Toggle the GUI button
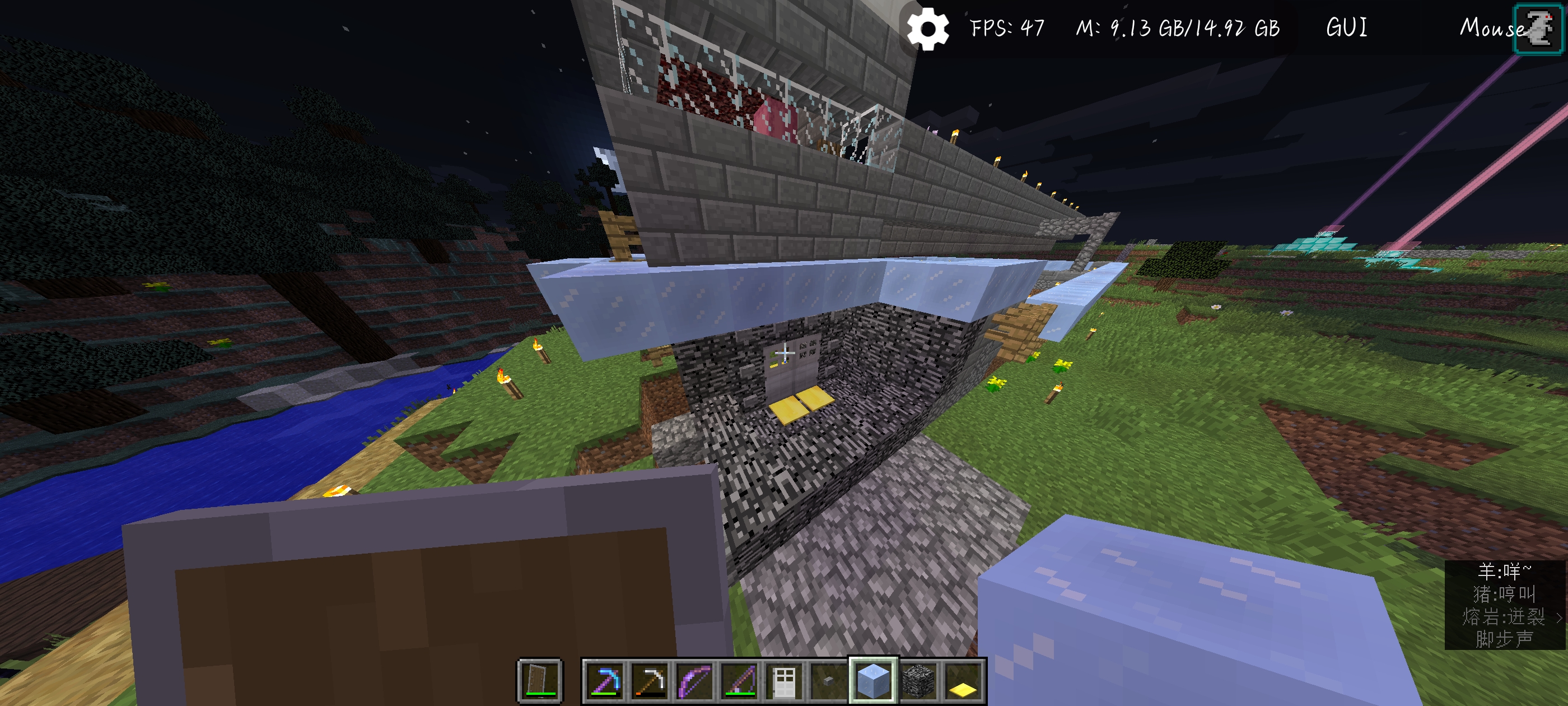This screenshot has height=706, width=1568. click(x=1346, y=28)
